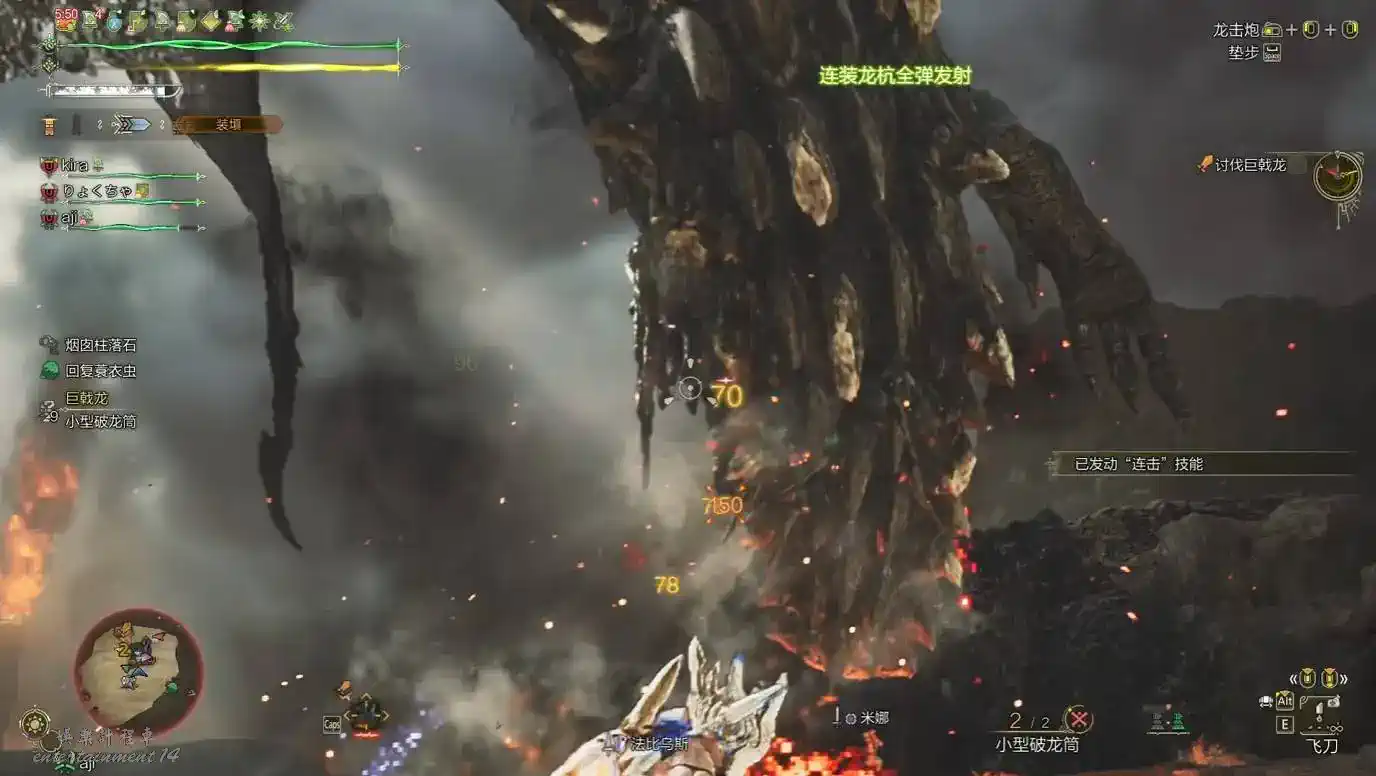1376x776 pixels.
Task: Click the day-time sun icon beside minimap
Action: (35, 722)
